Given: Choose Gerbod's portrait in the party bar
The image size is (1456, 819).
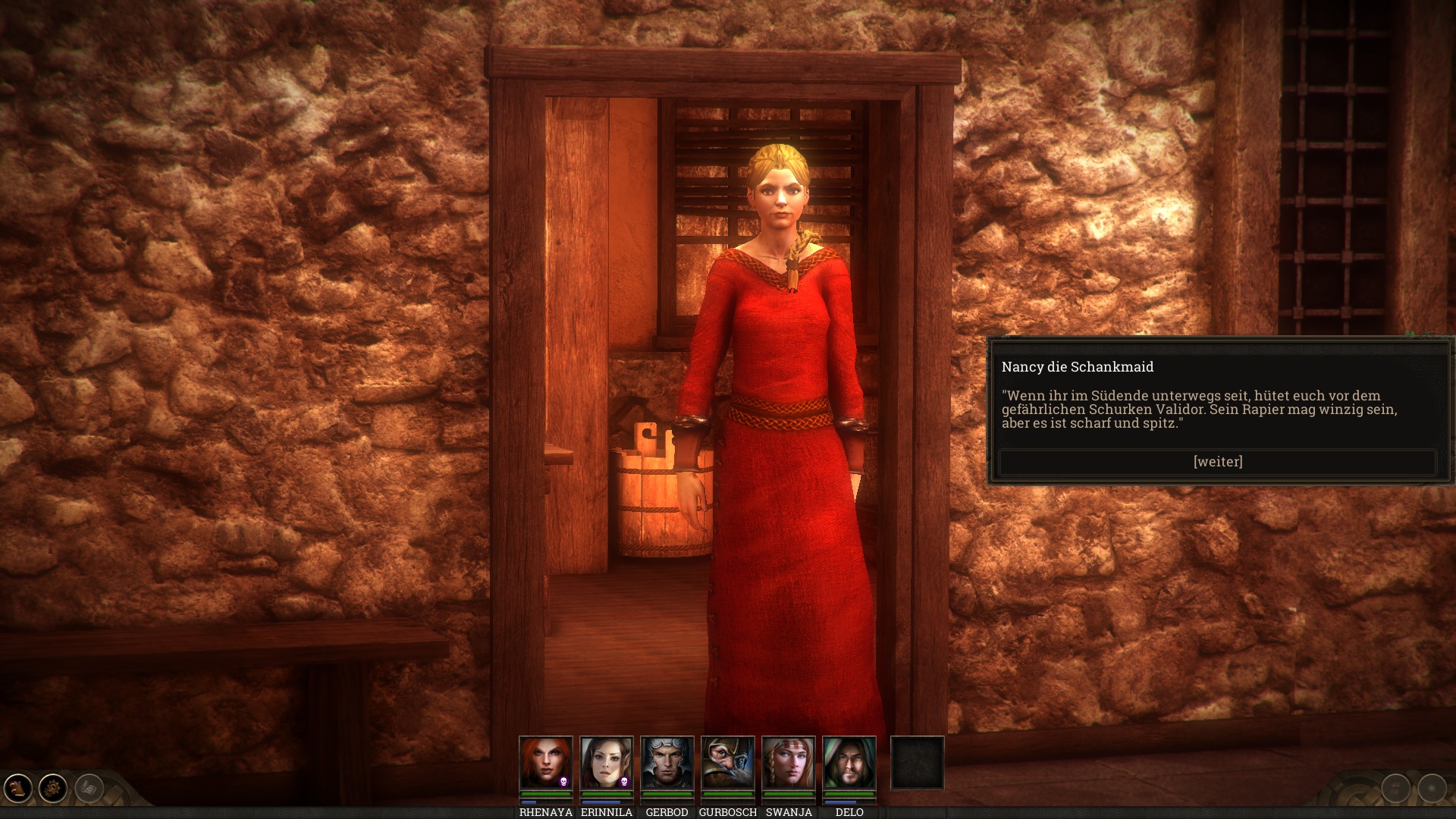Looking at the screenshot, I should [667, 763].
